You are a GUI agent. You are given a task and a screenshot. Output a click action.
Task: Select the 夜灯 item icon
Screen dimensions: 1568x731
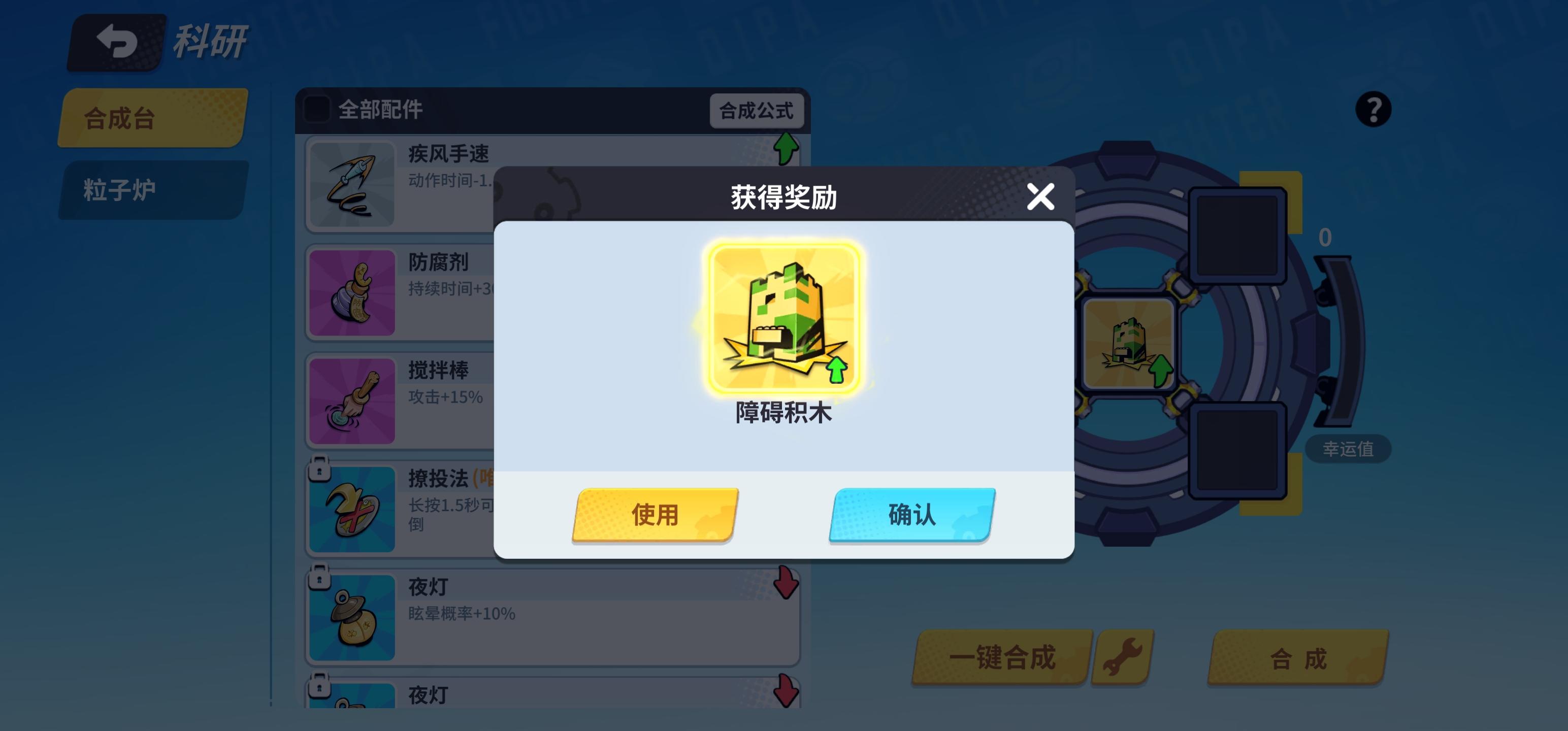click(353, 616)
